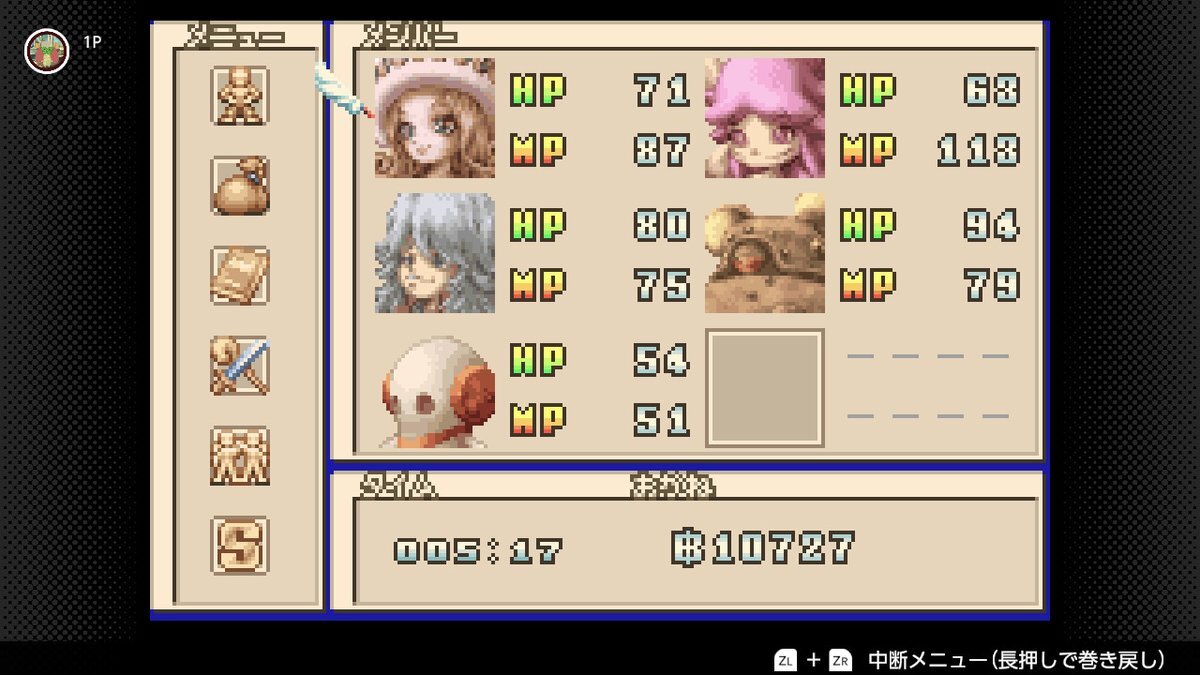
Task: Click the empty sixth party slot
Action: pyautogui.click(x=765, y=388)
